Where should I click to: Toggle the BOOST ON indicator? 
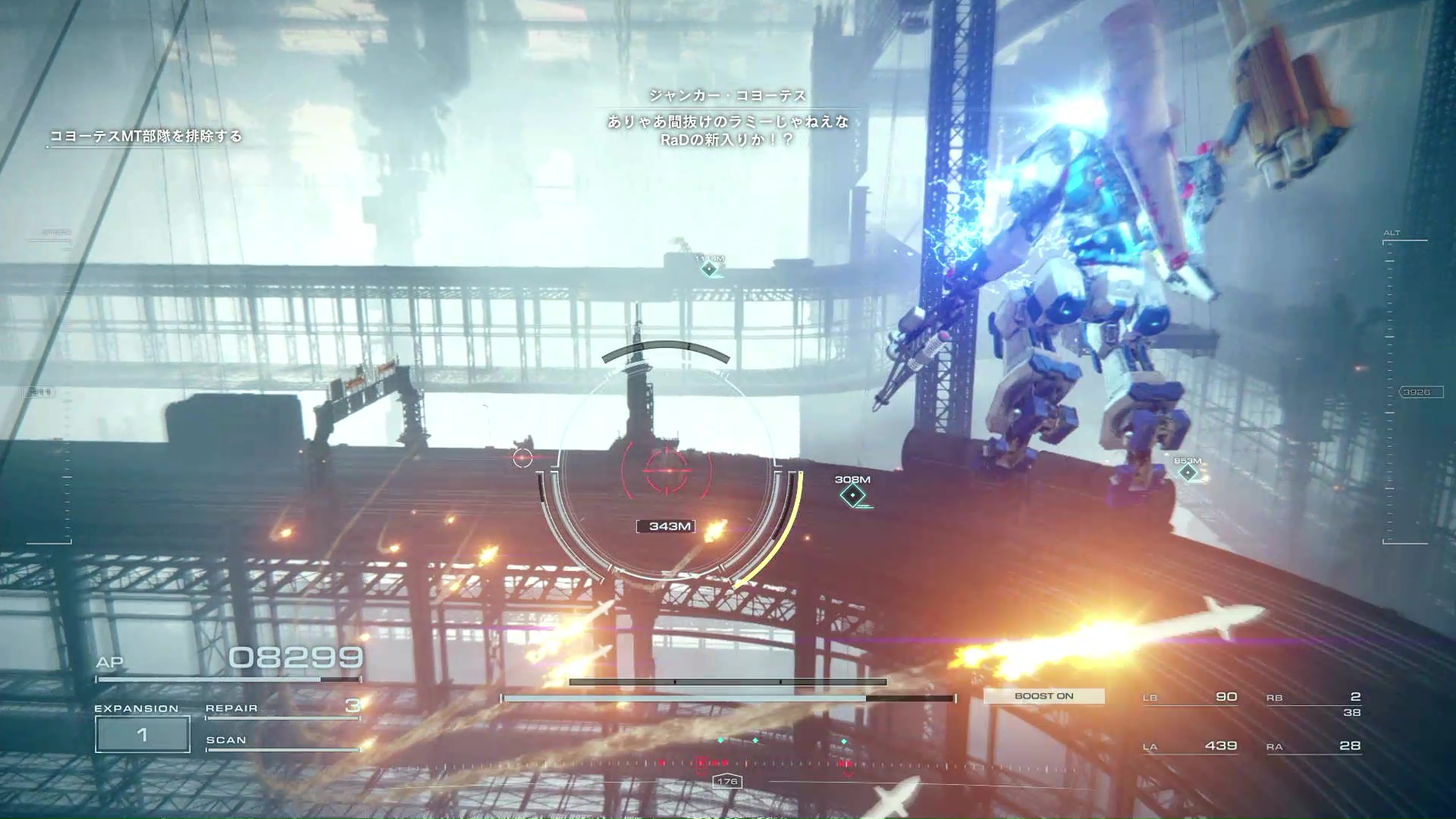[1043, 696]
